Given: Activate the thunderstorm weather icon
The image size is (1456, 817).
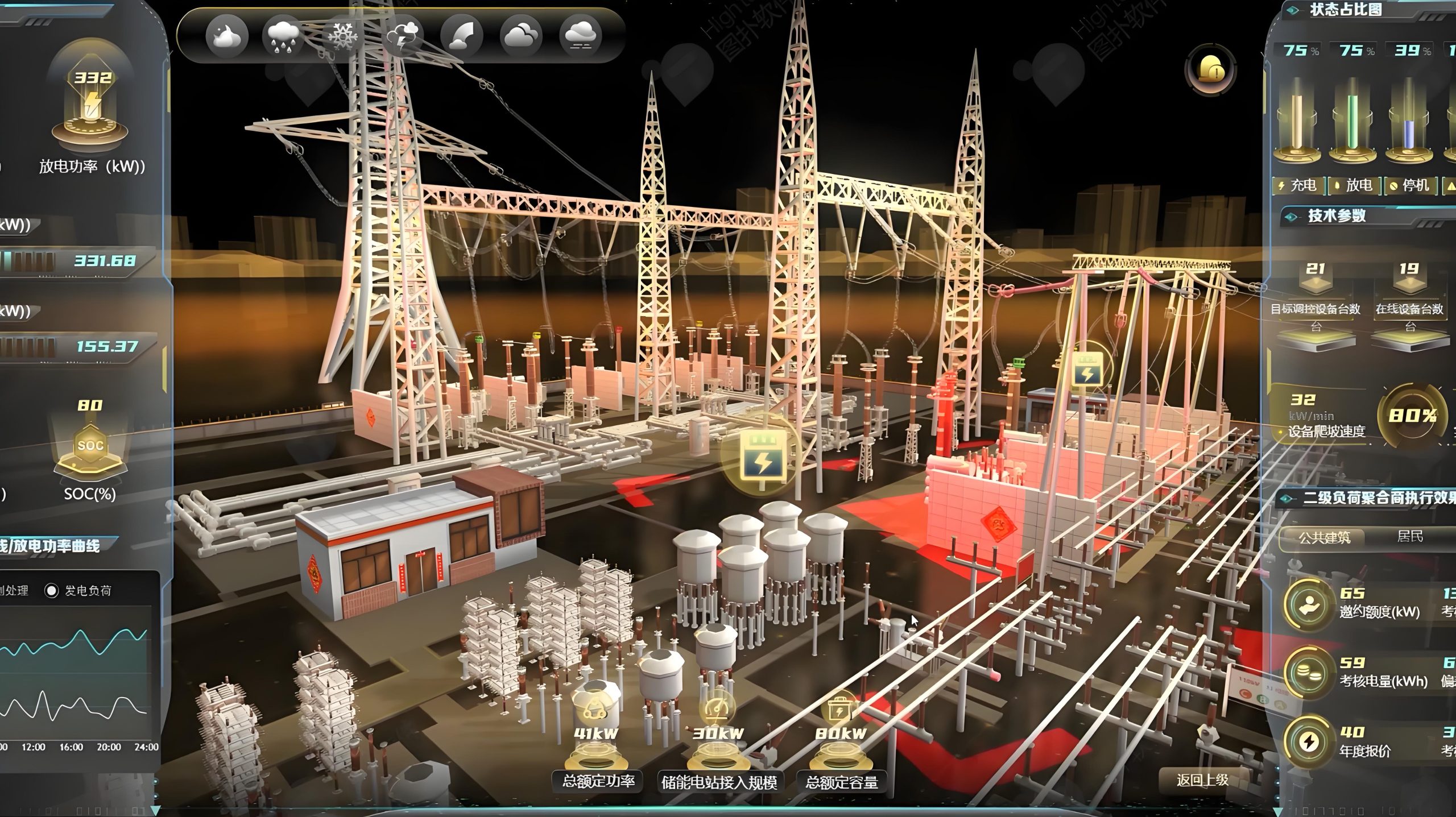Looking at the screenshot, I should coord(402,36).
